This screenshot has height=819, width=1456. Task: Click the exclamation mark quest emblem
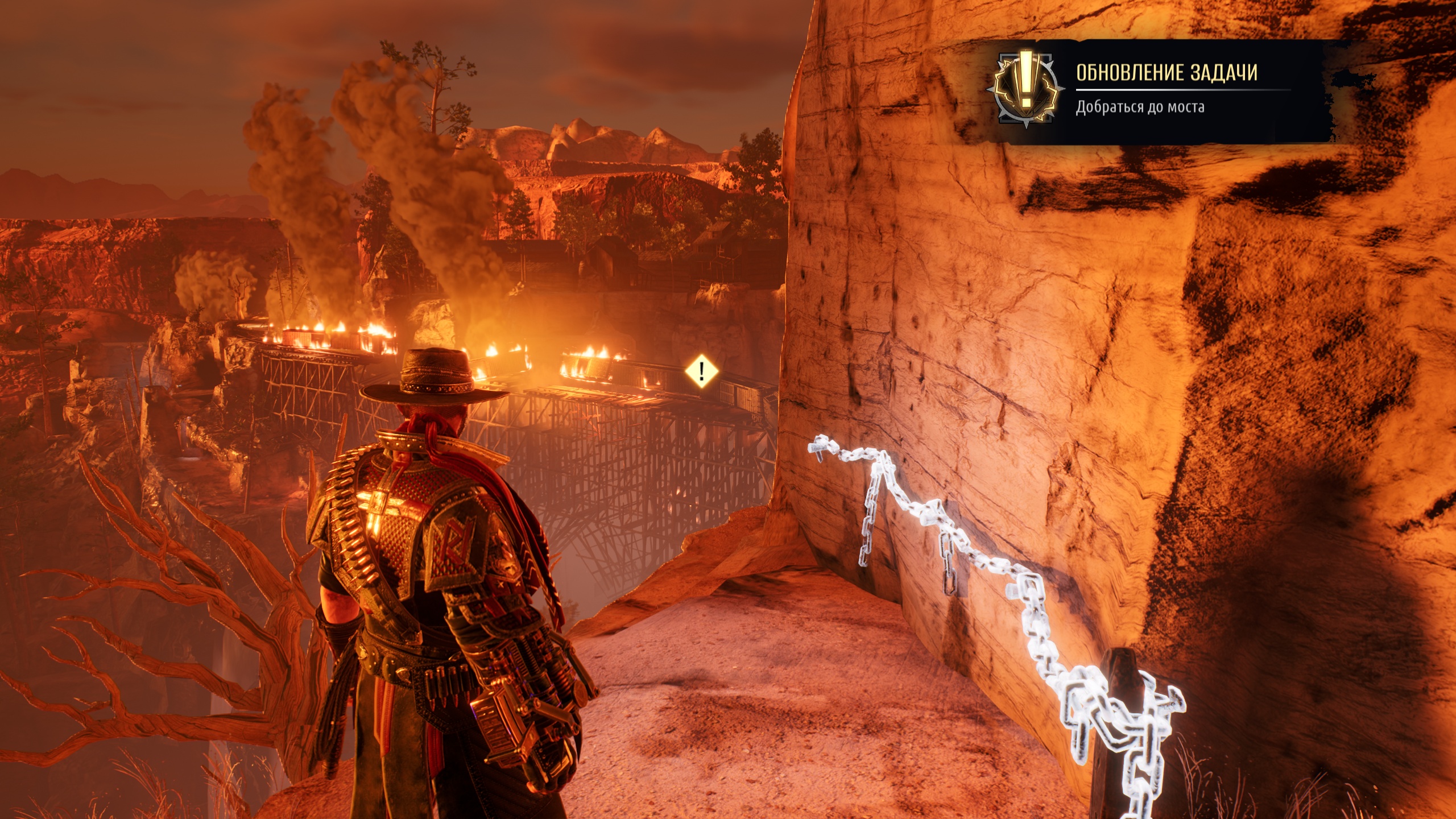point(1025,89)
